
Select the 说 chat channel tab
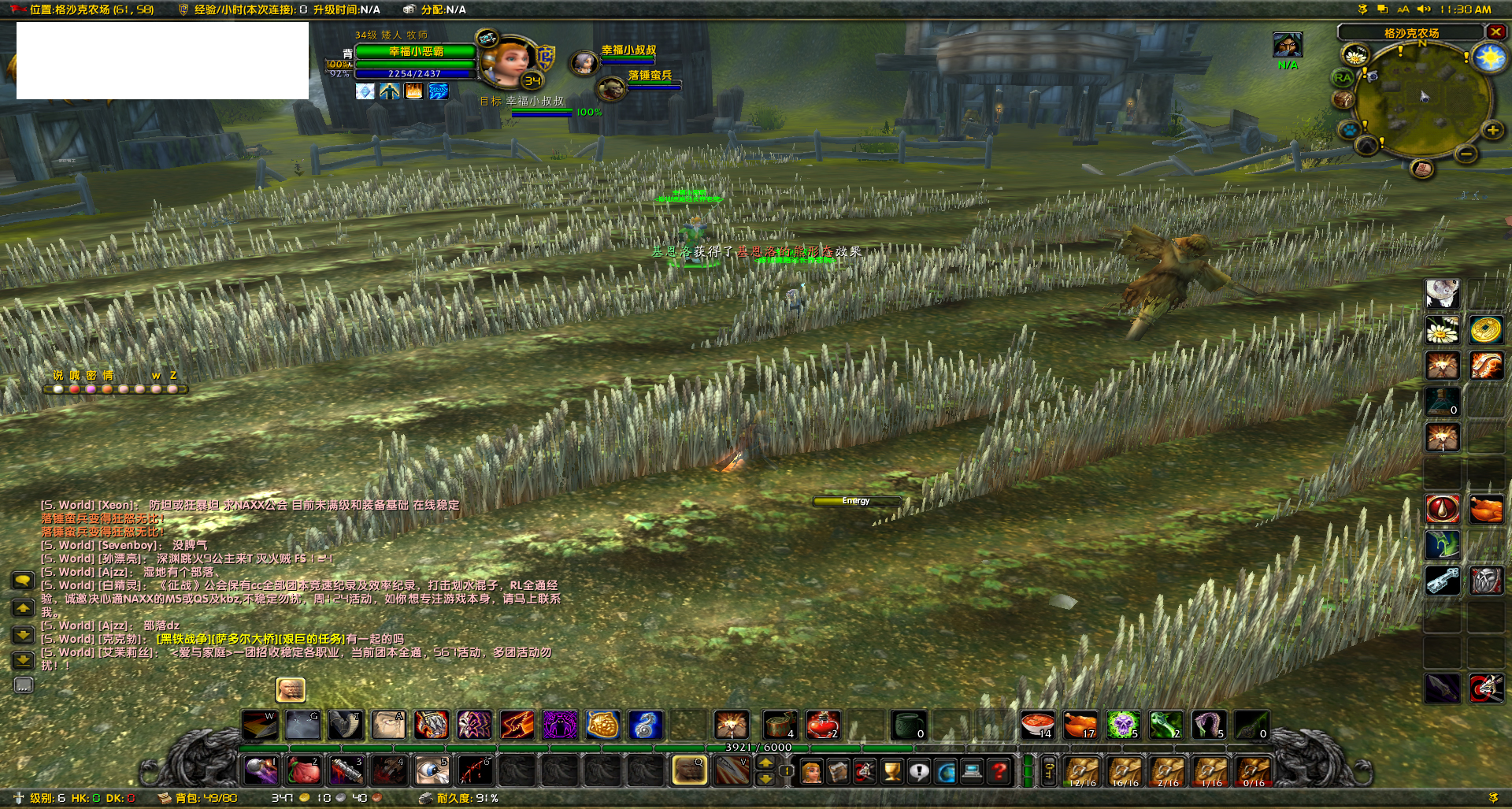click(x=58, y=375)
